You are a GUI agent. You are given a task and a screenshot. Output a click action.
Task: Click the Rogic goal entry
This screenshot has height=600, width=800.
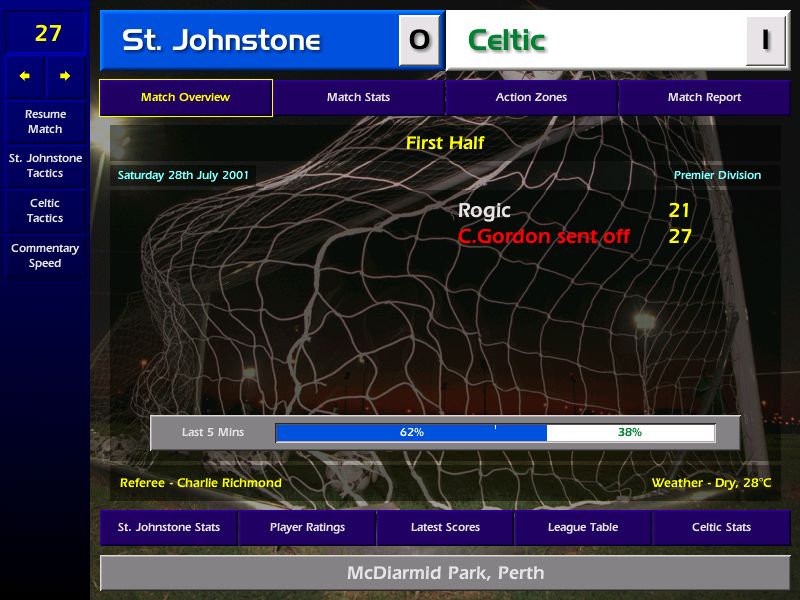[x=484, y=211]
